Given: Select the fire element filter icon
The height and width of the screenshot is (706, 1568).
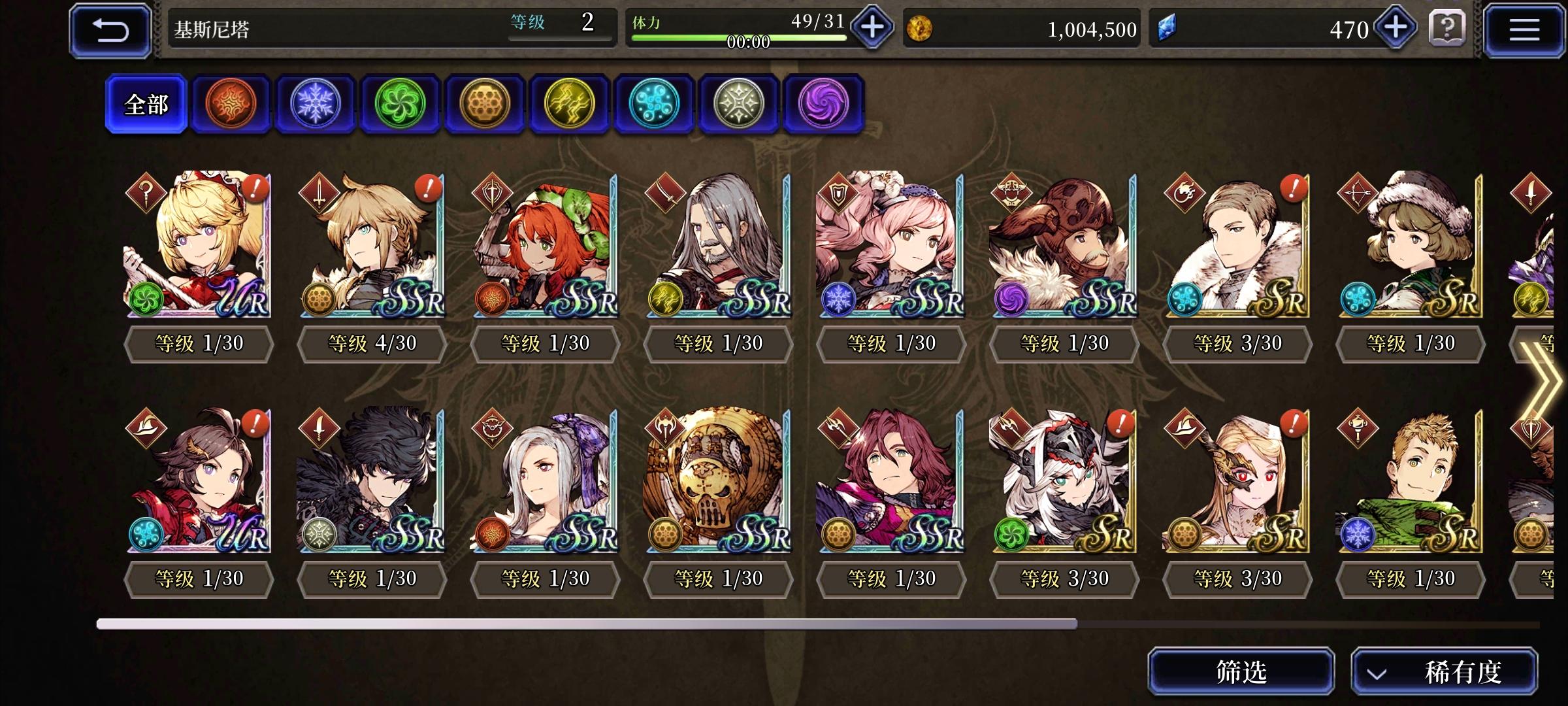Looking at the screenshot, I should pyautogui.click(x=231, y=103).
